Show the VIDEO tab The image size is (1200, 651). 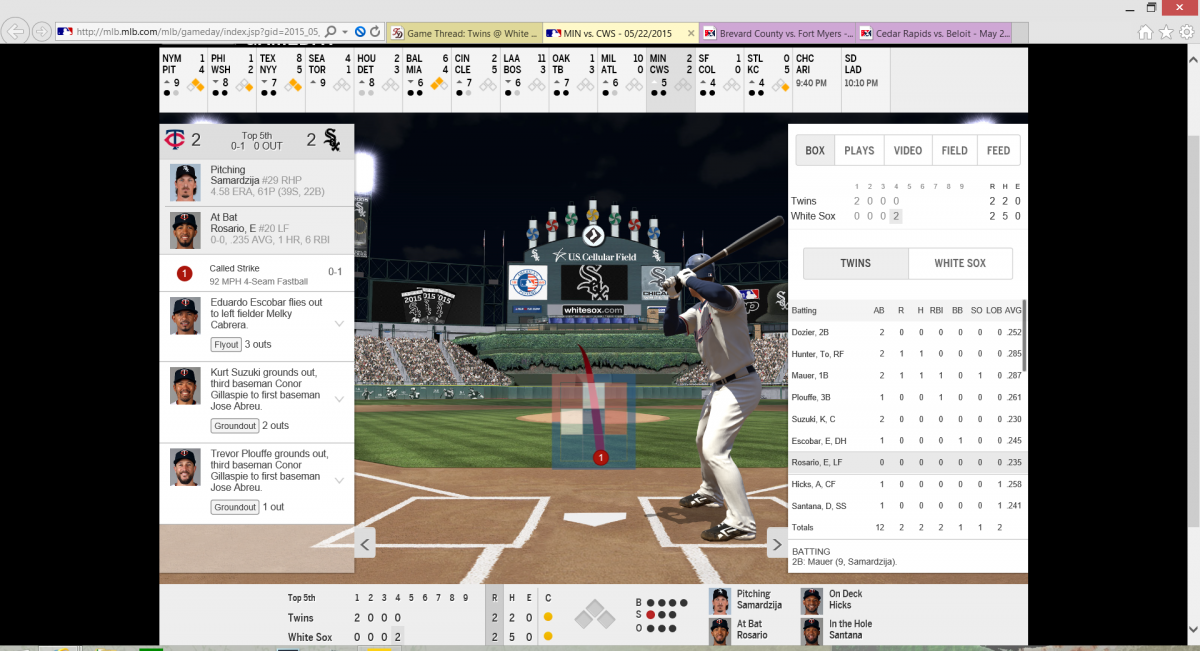pos(908,151)
